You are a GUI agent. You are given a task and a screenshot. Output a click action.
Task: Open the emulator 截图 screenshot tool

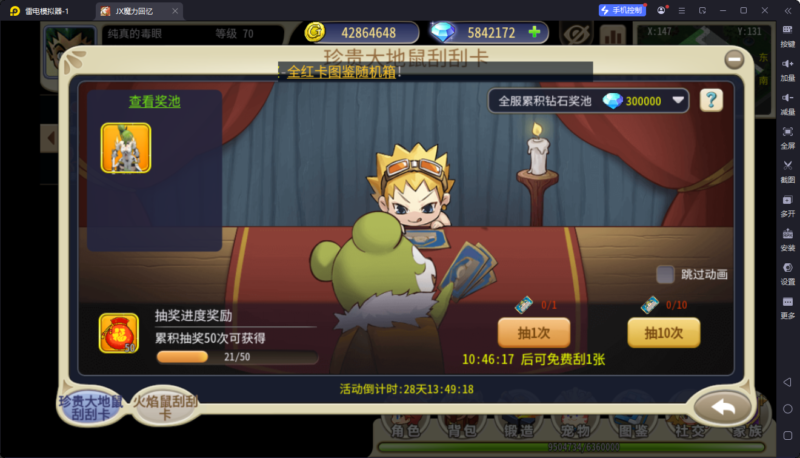pyautogui.click(x=787, y=171)
